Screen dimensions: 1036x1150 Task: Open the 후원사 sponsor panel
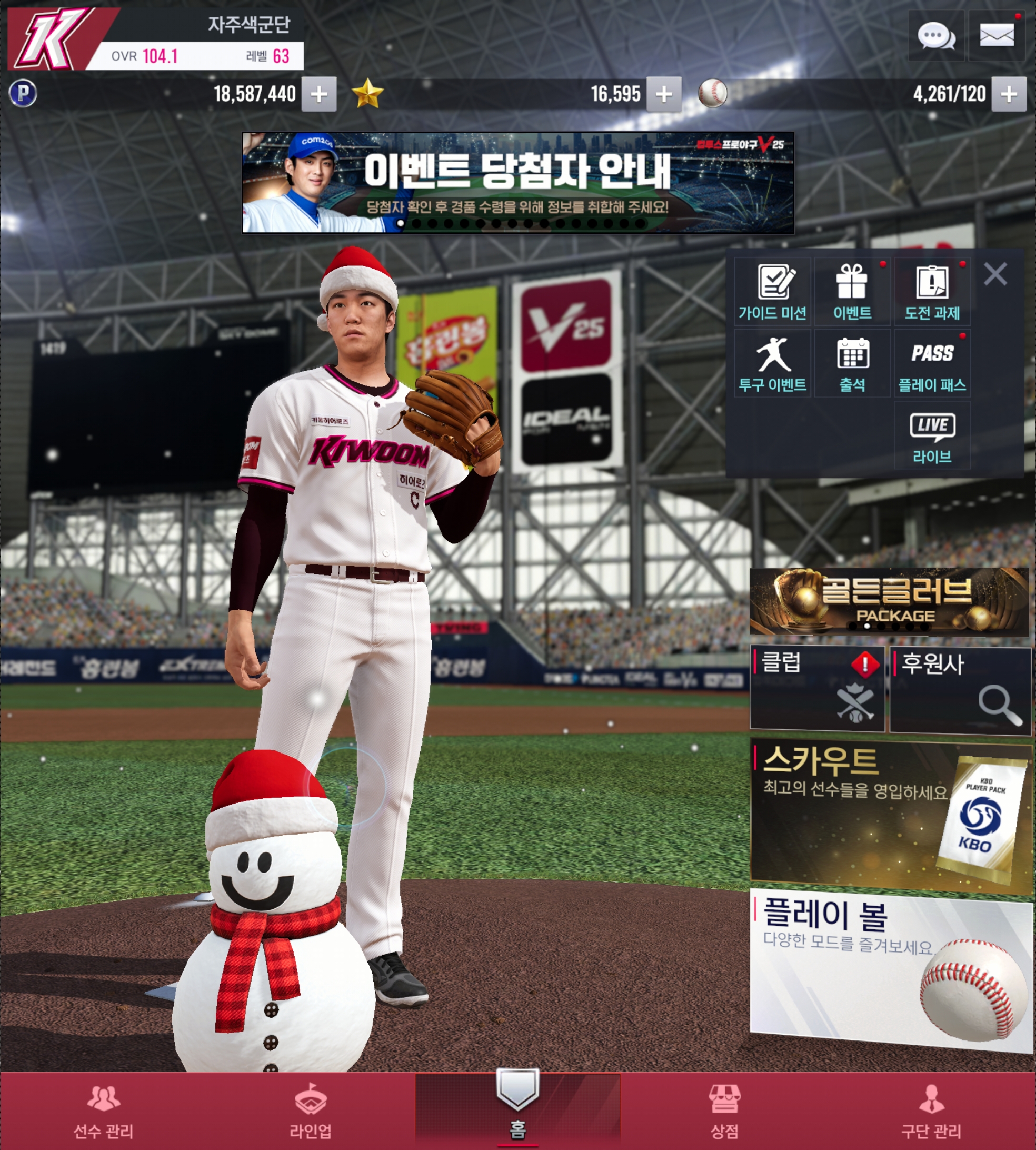[960, 689]
